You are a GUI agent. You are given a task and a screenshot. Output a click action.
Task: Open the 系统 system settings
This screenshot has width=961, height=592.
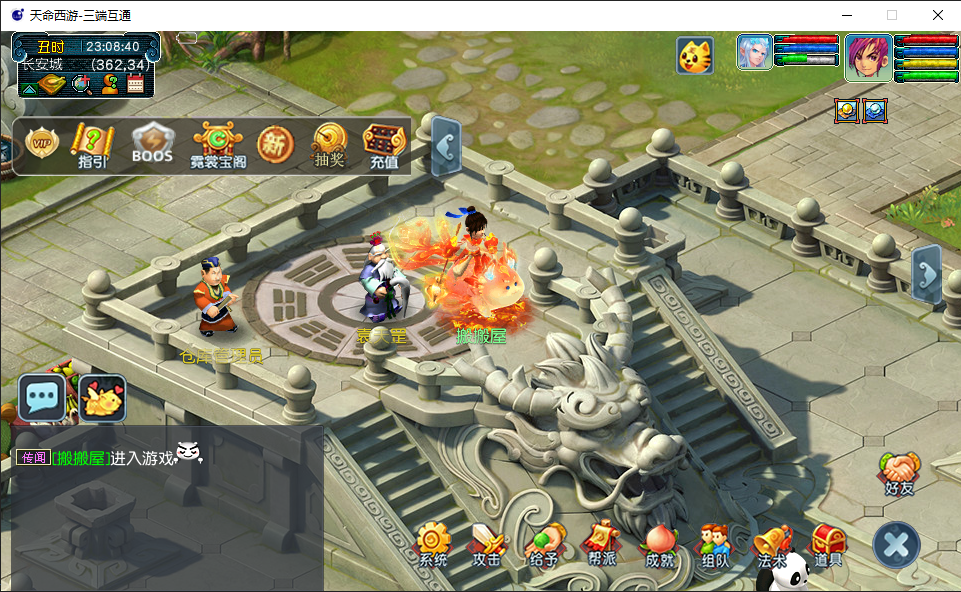point(433,545)
